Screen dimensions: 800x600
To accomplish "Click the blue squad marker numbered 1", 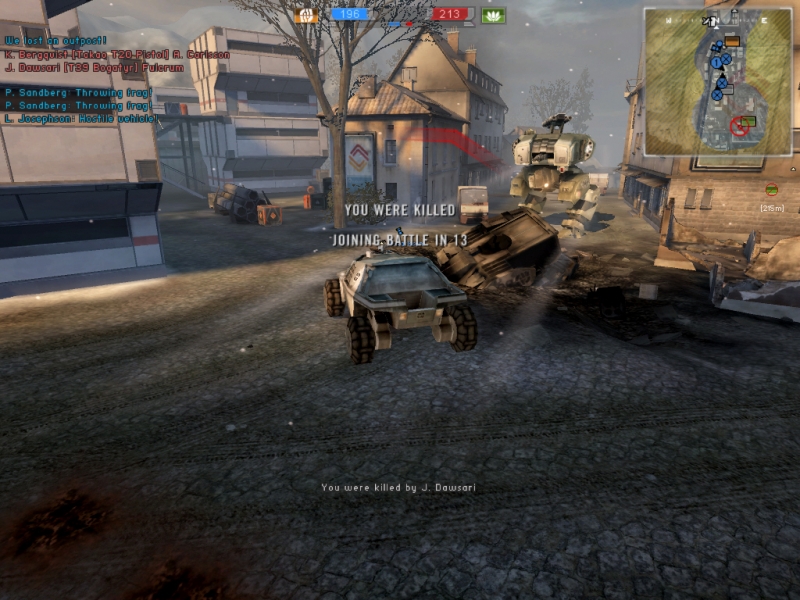I will 718,62.
